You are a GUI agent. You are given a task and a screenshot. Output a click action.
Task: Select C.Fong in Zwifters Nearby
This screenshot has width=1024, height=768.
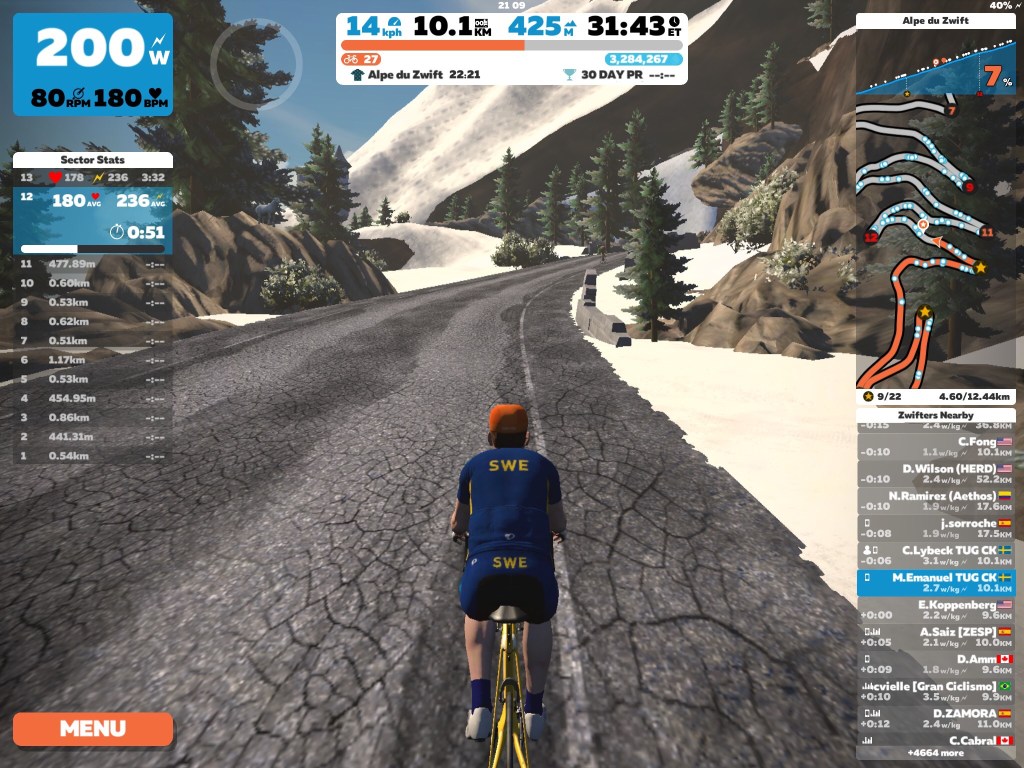pos(935,446)
